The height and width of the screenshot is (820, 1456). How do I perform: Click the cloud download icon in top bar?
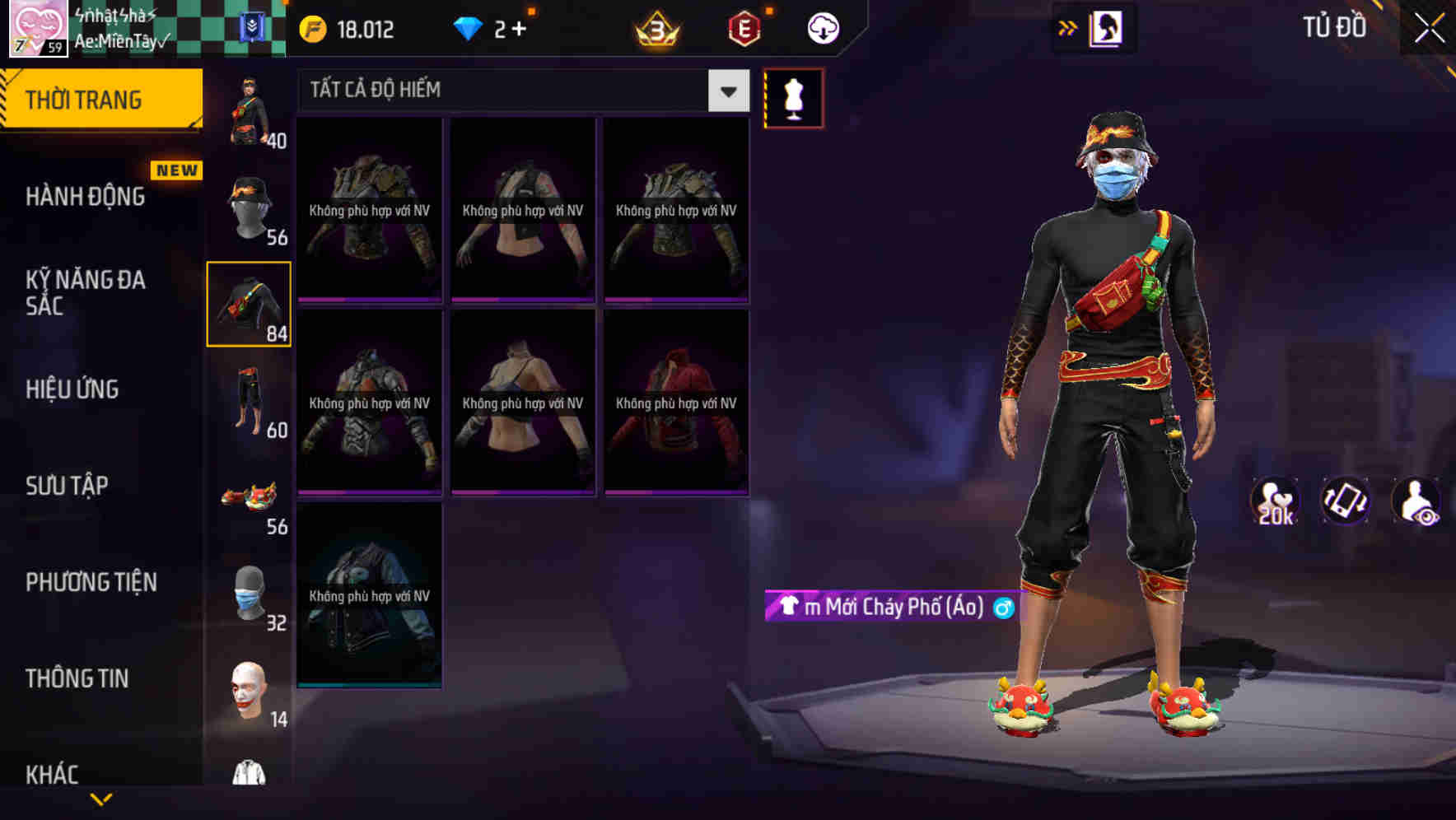[823, 27]
